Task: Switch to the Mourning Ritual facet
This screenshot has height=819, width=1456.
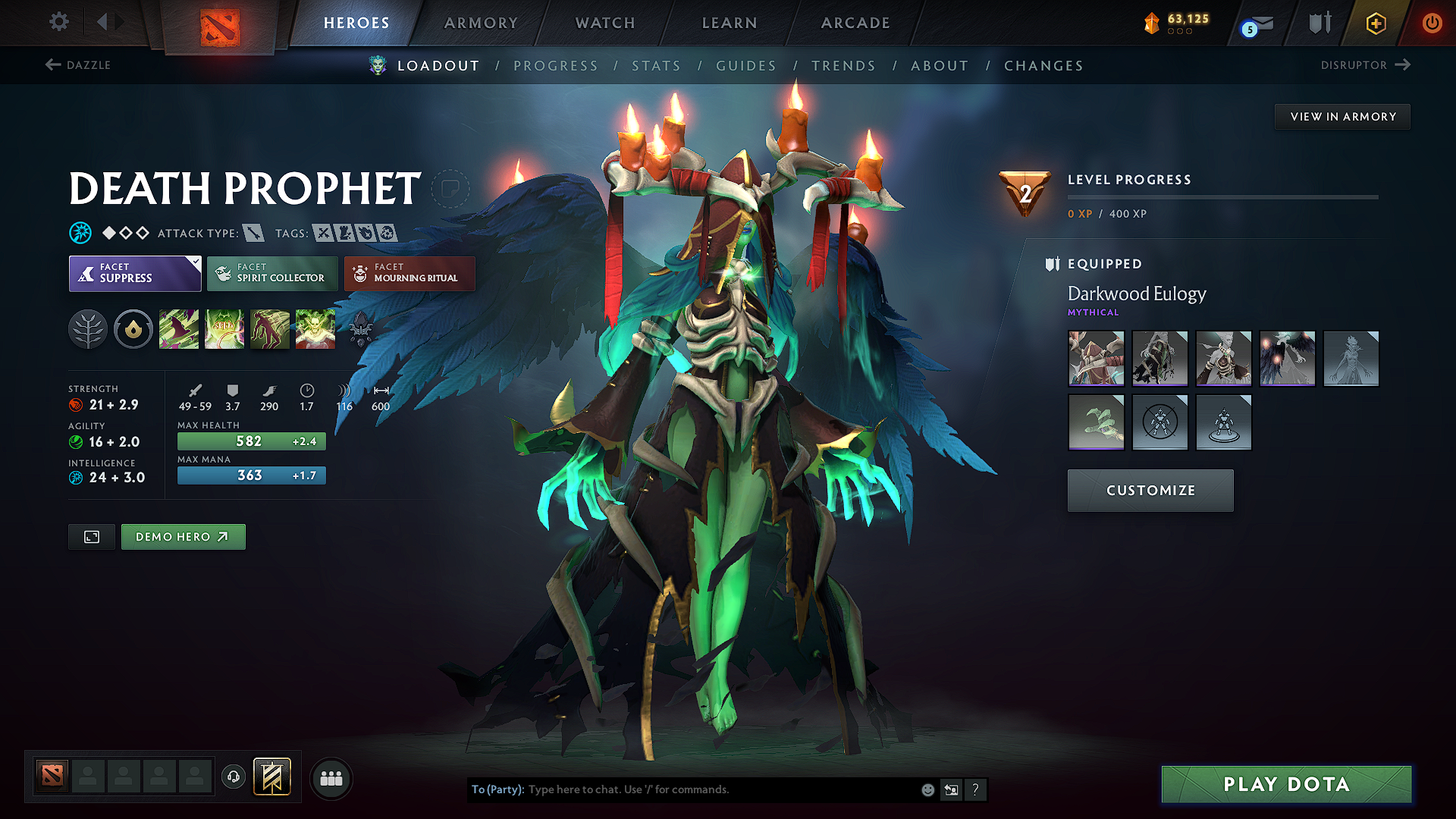Action: 409,273
